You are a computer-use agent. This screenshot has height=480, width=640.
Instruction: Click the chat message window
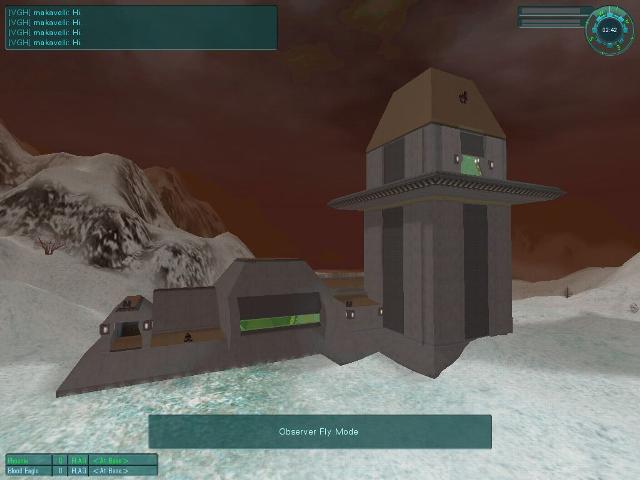click(x=140, y=28)
